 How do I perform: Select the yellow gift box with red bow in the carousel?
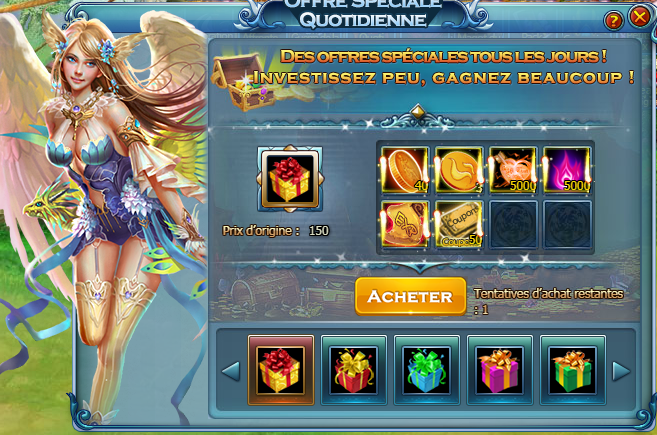[x=281, y=369]
